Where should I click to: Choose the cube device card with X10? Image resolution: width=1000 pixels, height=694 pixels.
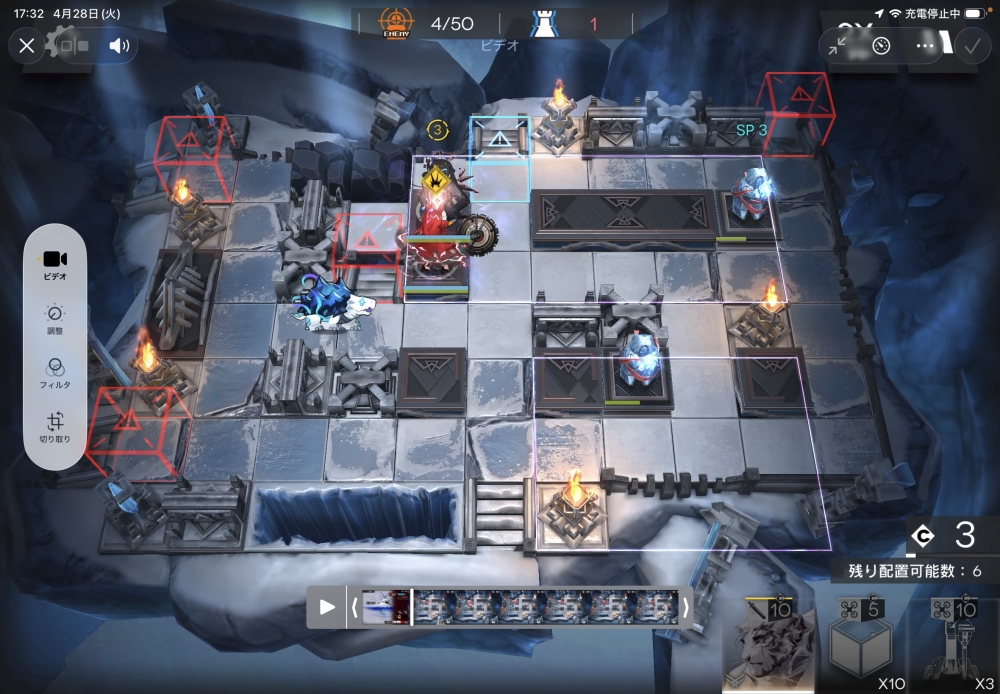pyautogui.click(x=862, y=645)
